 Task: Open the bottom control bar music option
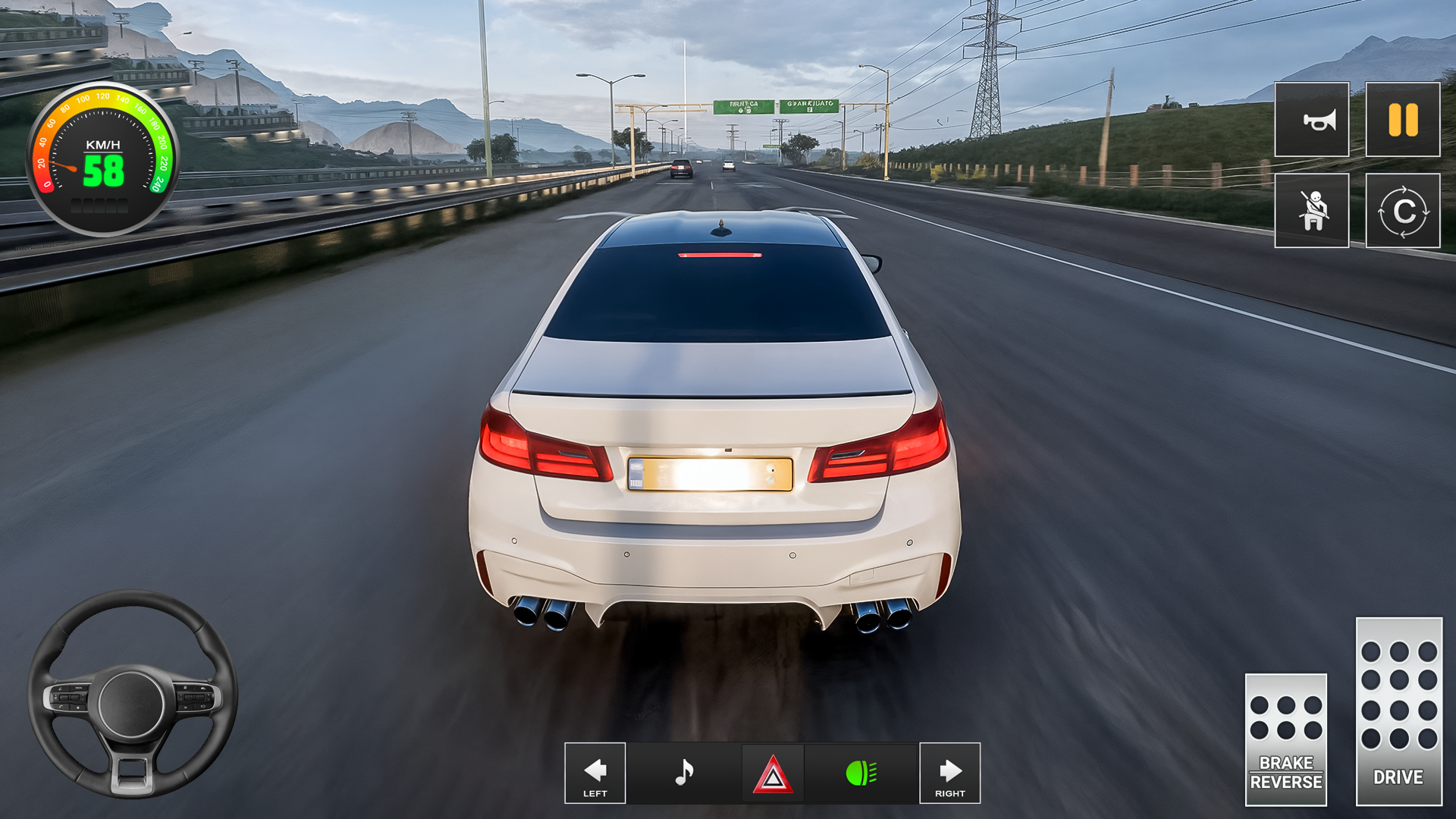point(684,773)
